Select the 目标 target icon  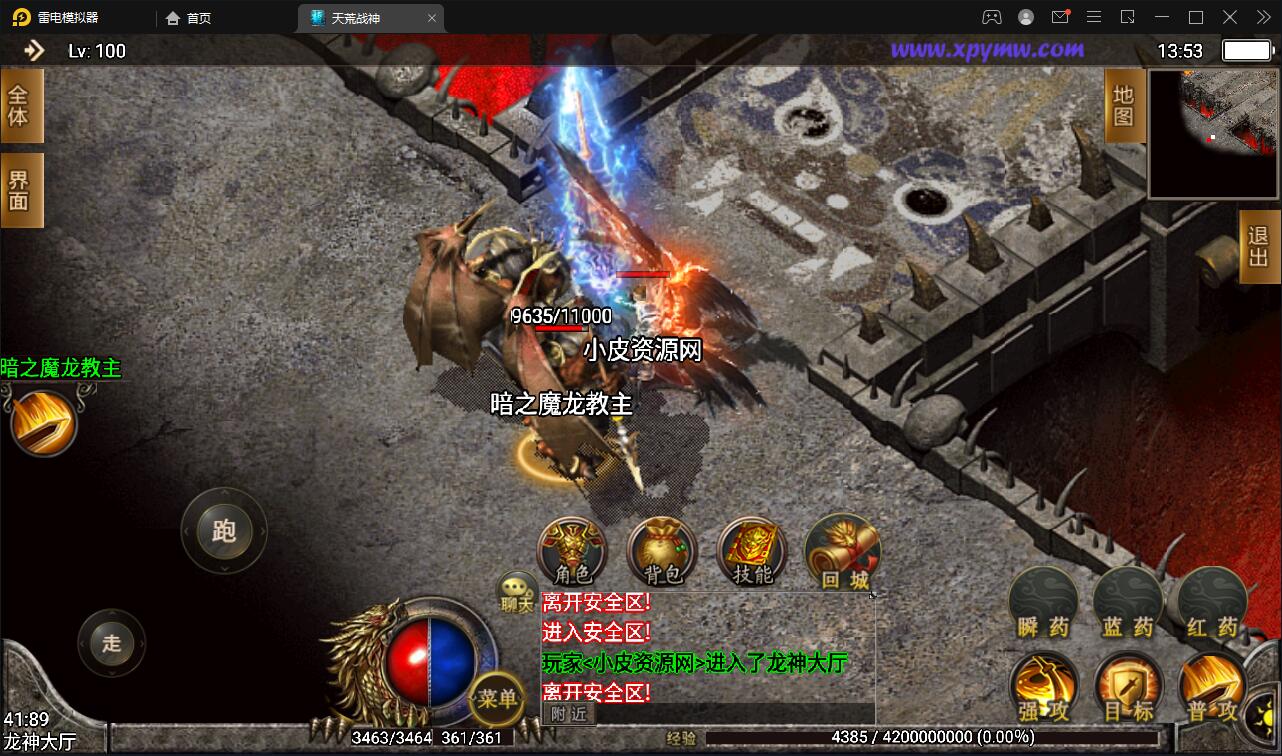coord(1128,688)
